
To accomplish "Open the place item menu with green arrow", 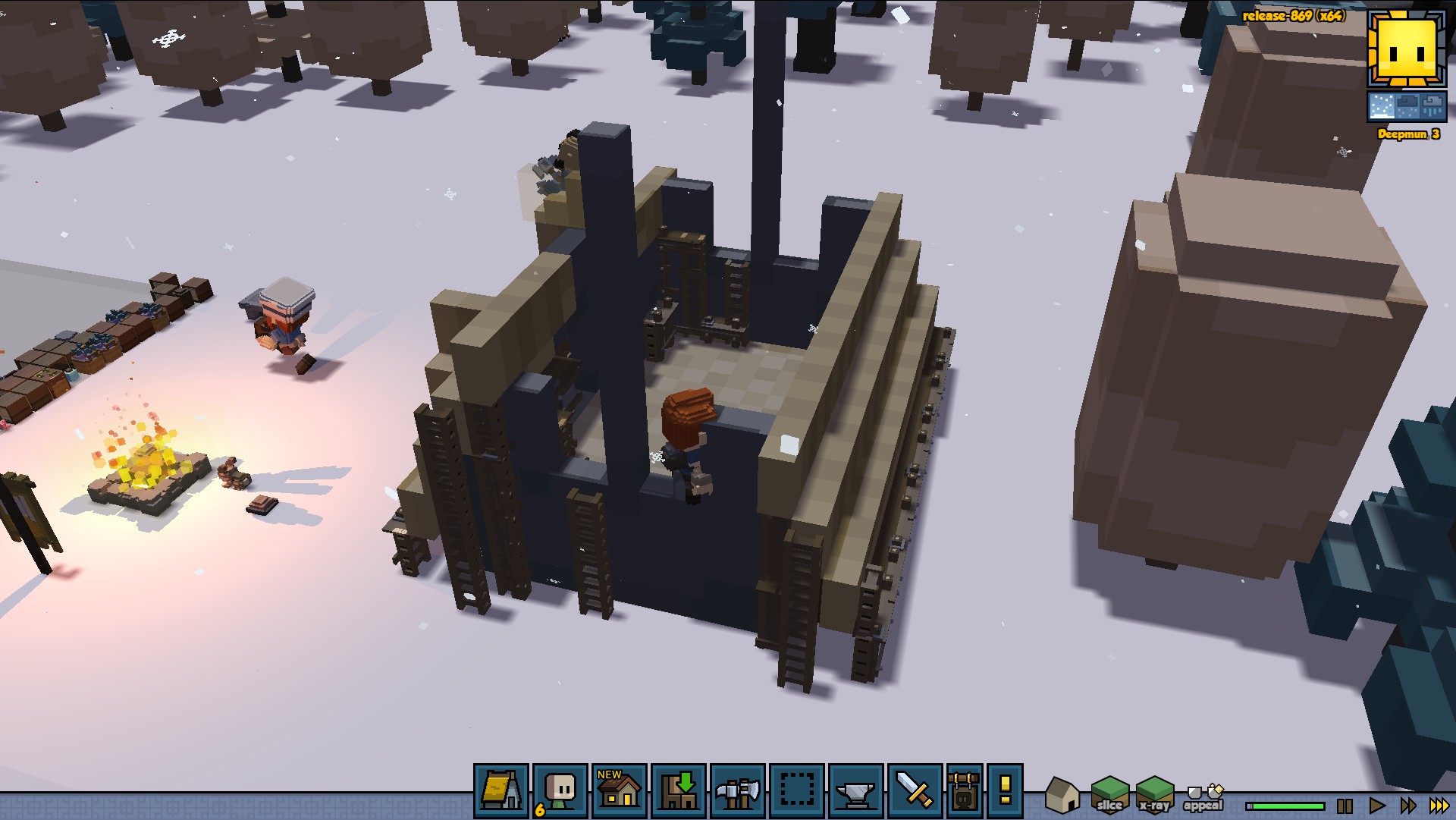I will (x=679, y=791).
